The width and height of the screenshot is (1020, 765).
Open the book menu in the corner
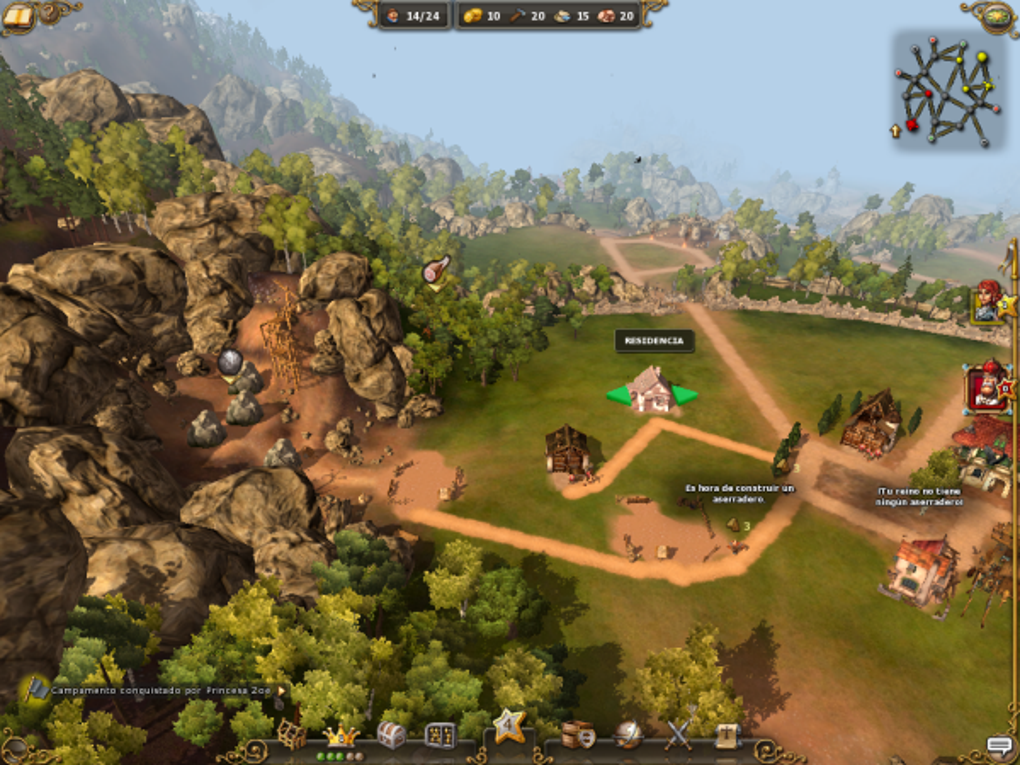tap(18, 15)
